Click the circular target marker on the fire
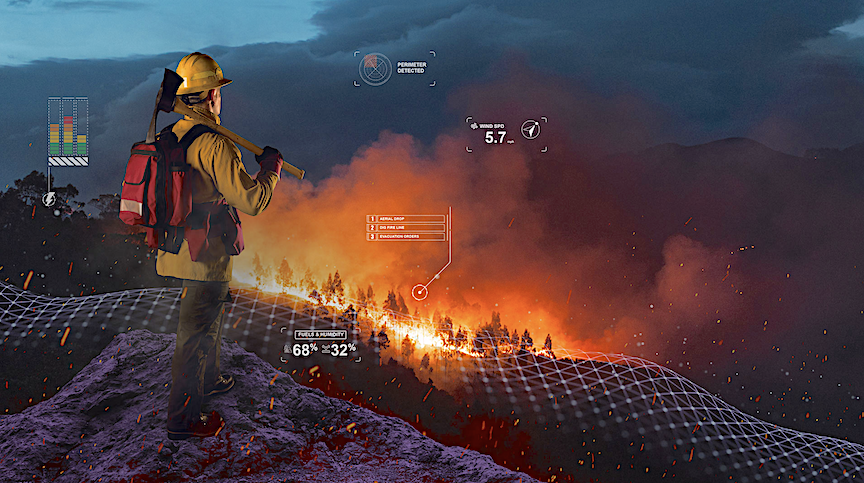Screen dimensions: 864x483 coord(419,291)
